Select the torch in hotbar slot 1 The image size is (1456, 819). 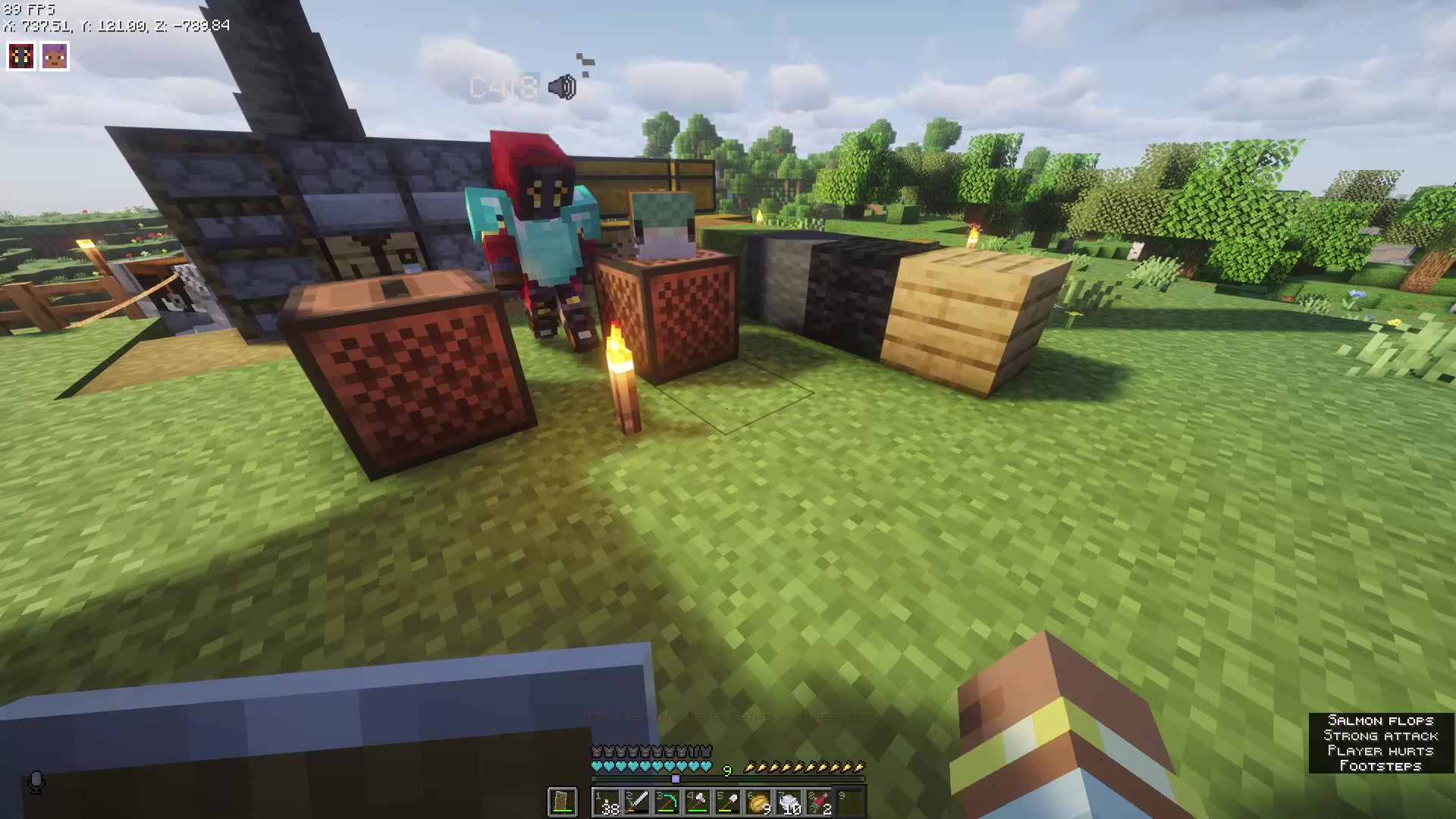[607, 802]
